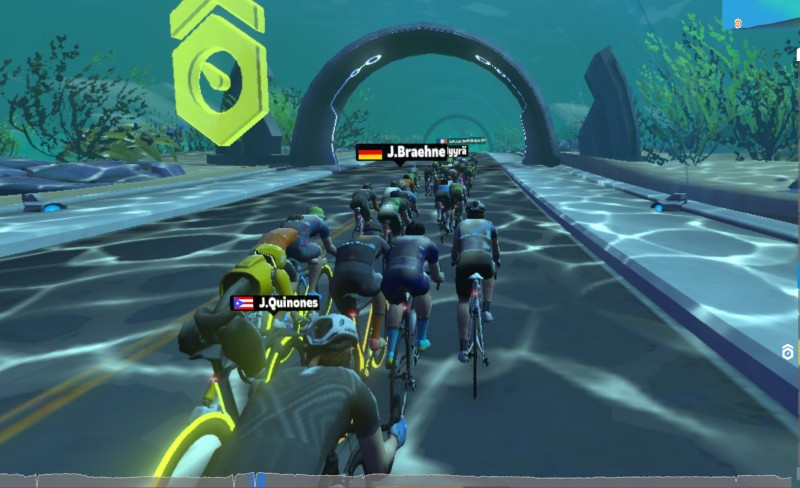Click the elevation profile strip
The image size is (800, 488).
click(400, 481)
